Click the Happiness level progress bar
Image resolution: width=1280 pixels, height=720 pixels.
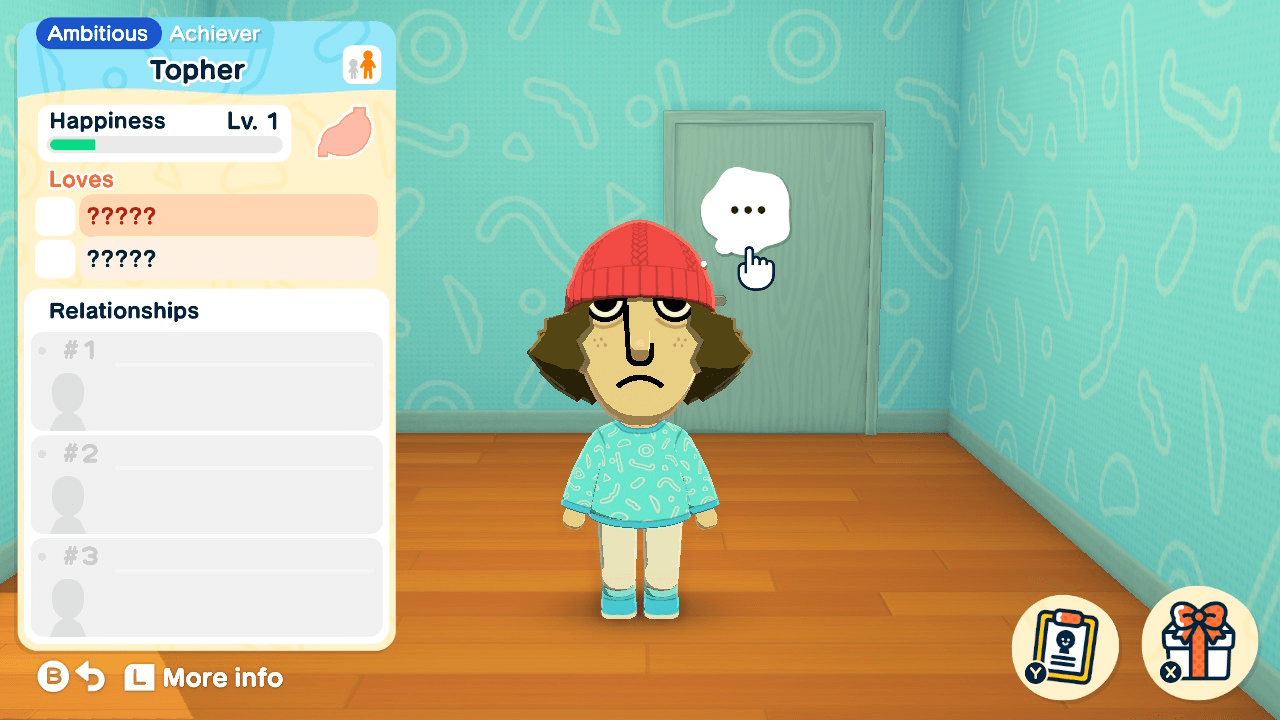(163, 145)
